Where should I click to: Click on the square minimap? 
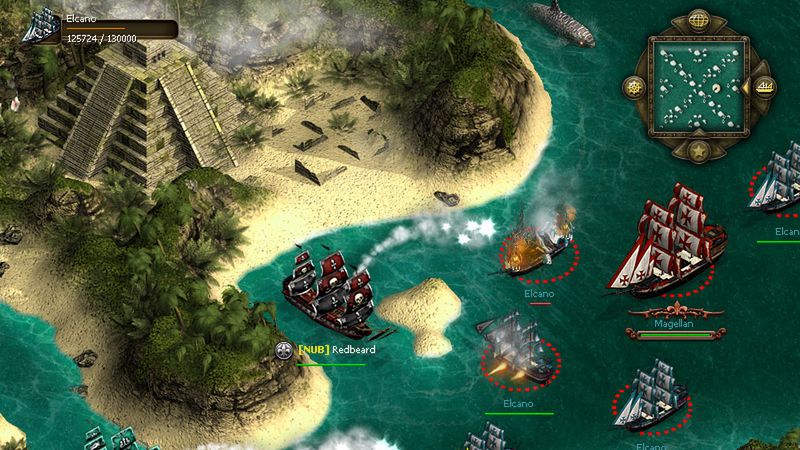[x=698, y=86]
